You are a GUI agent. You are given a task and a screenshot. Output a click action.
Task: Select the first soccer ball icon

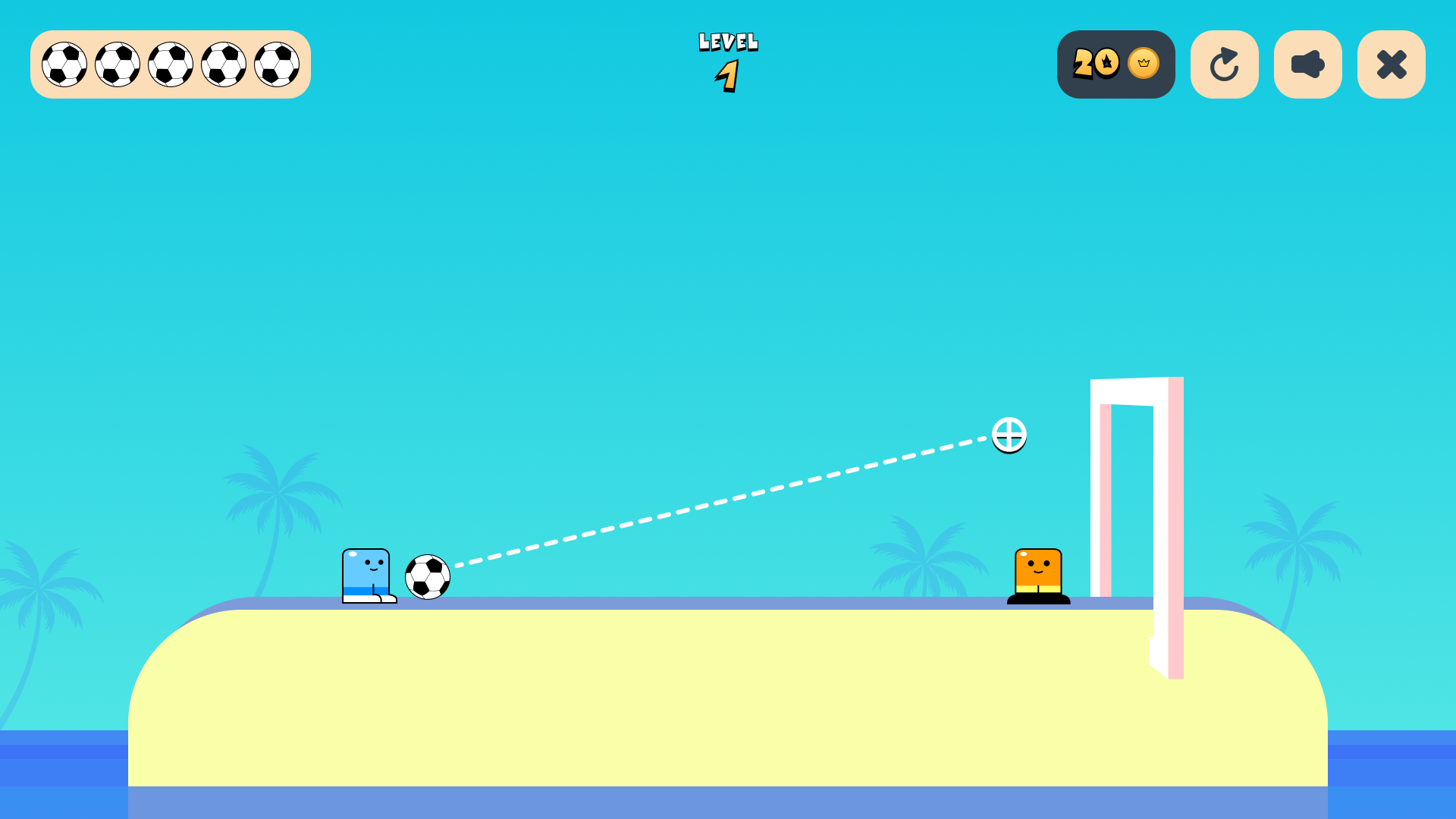pos(64,64)
